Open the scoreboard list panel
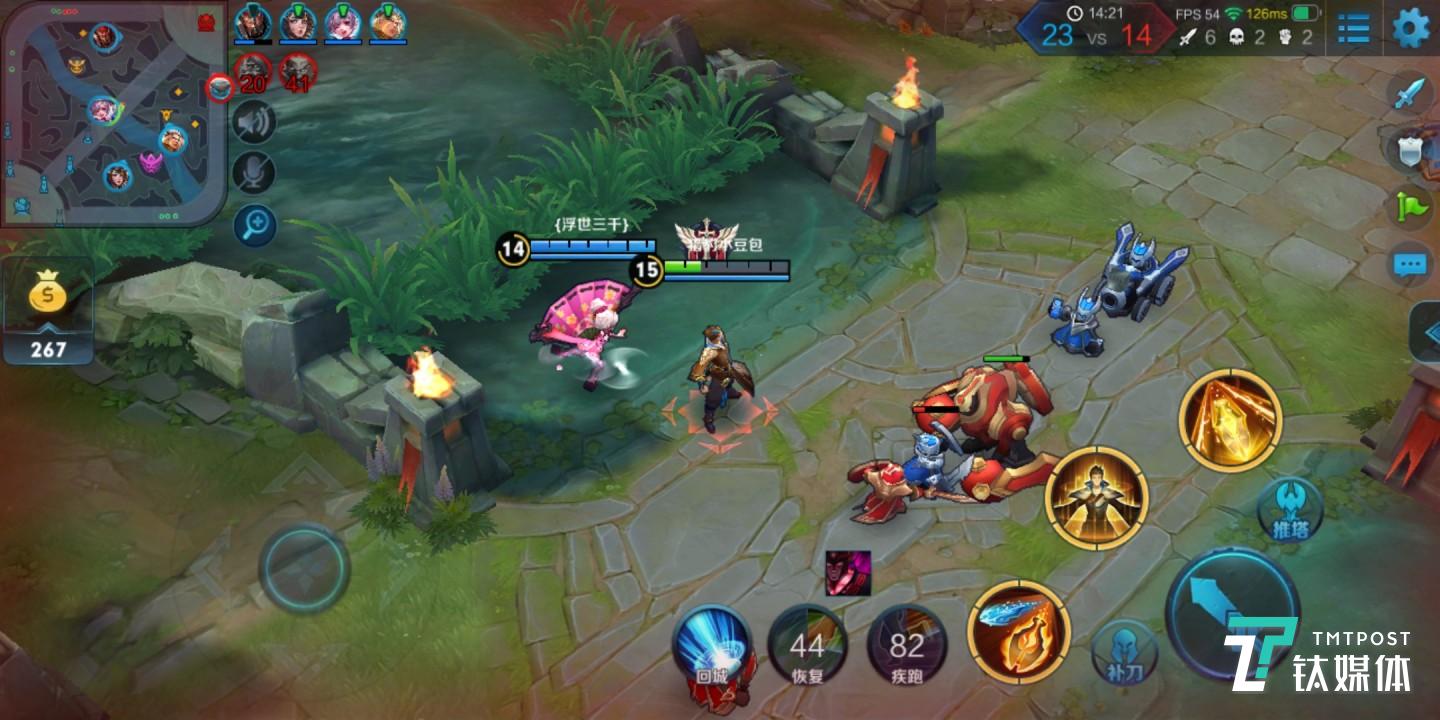Screen dimensions: 1440x720 pos(1353,29)
